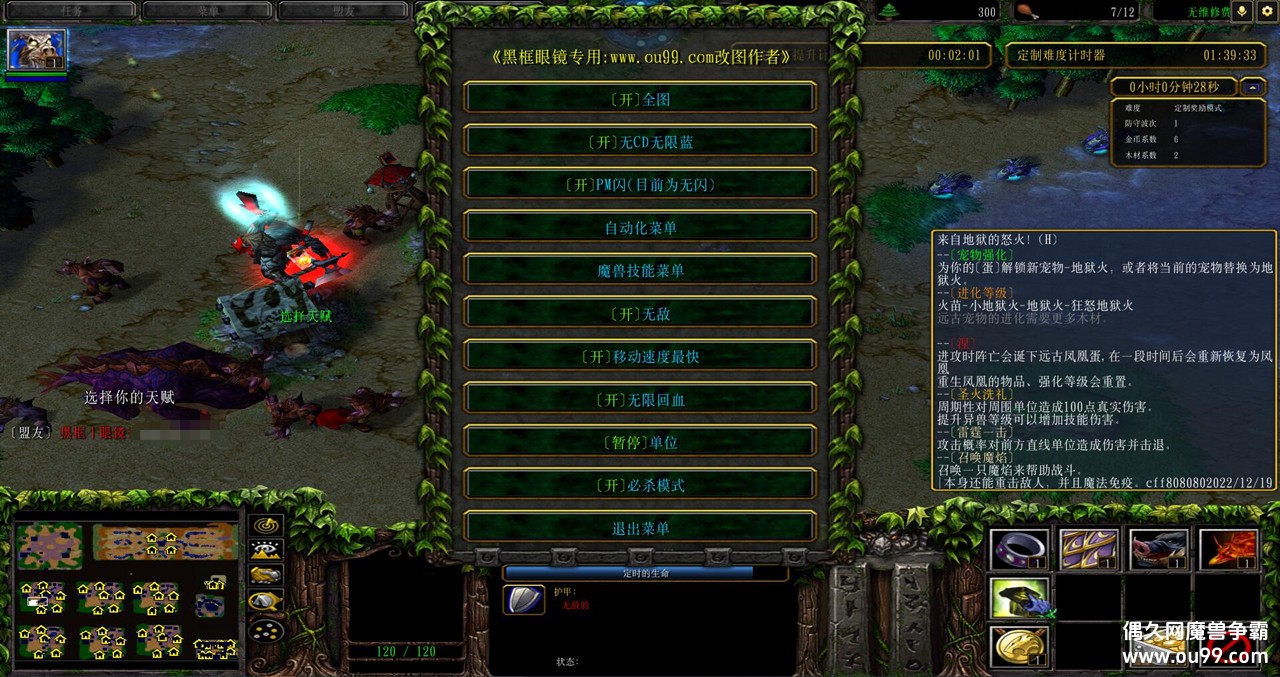The width and height of the screenshot is (1280, 677).
Task: Select the purple ring ability icon
Action: coord(1020,550)
